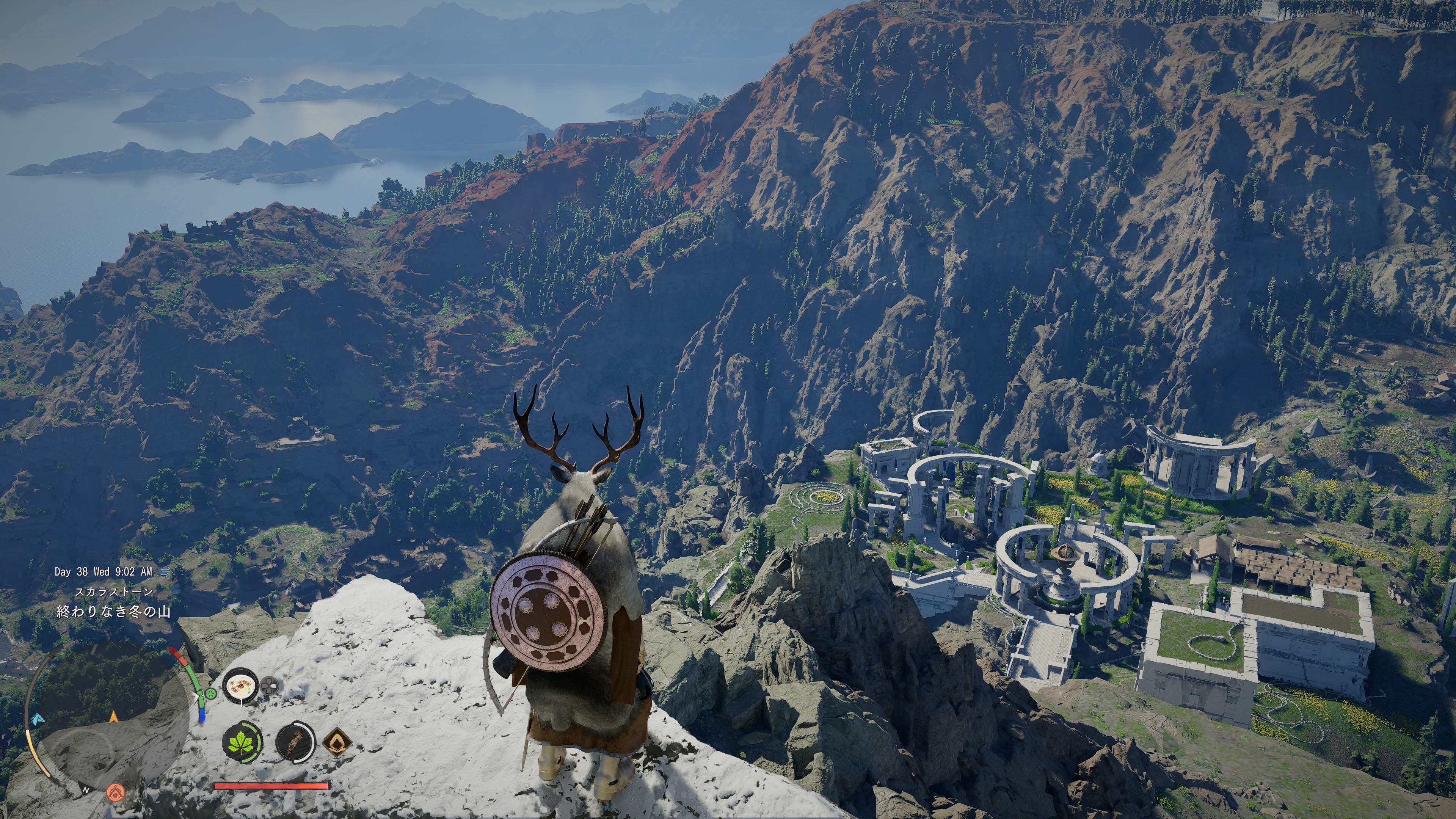Click the small green cucumber-slice icon
This screenshot has width=1456, height=819.
(x=211, y=693)
